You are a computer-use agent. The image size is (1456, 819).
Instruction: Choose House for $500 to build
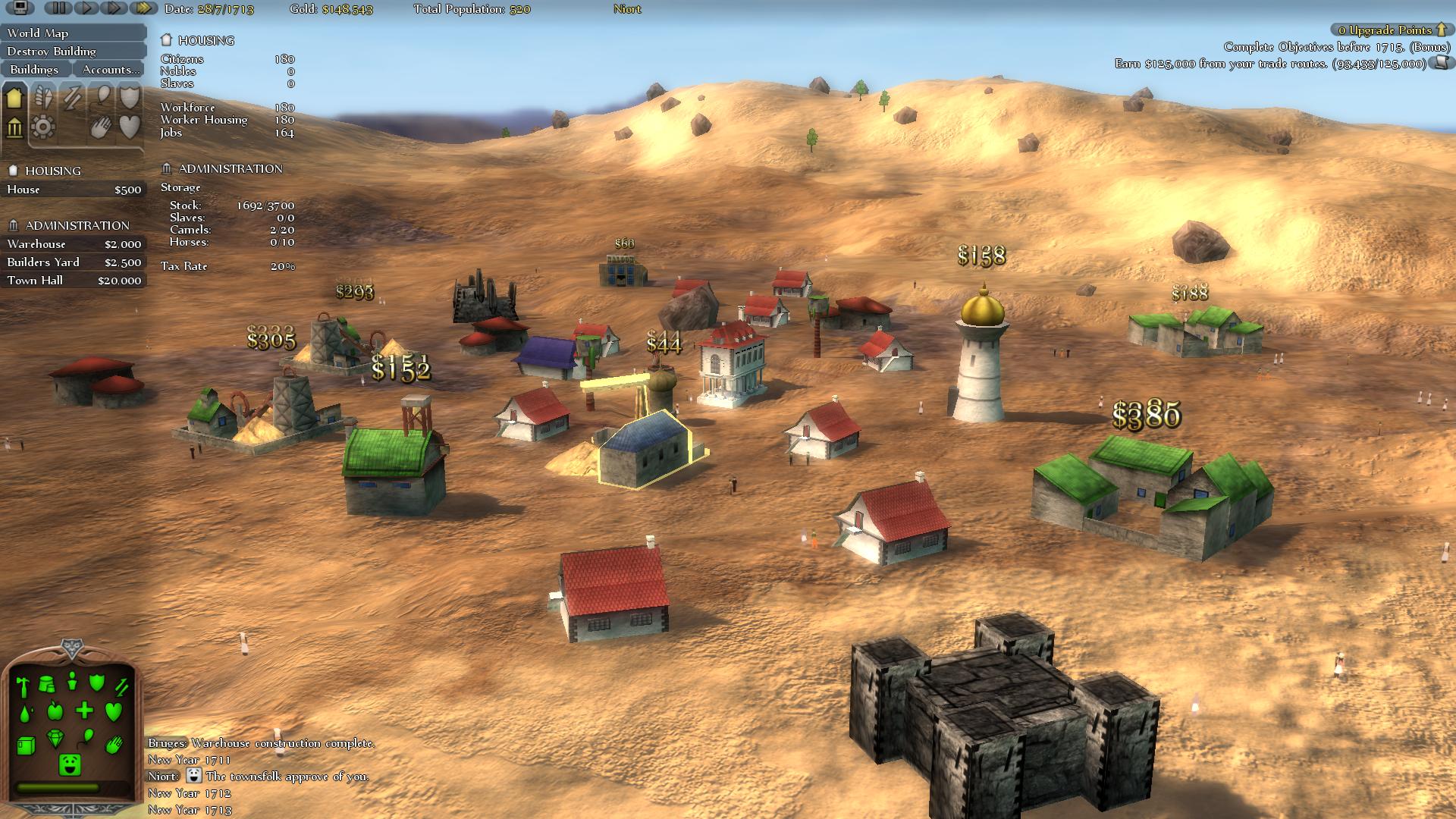73,190
